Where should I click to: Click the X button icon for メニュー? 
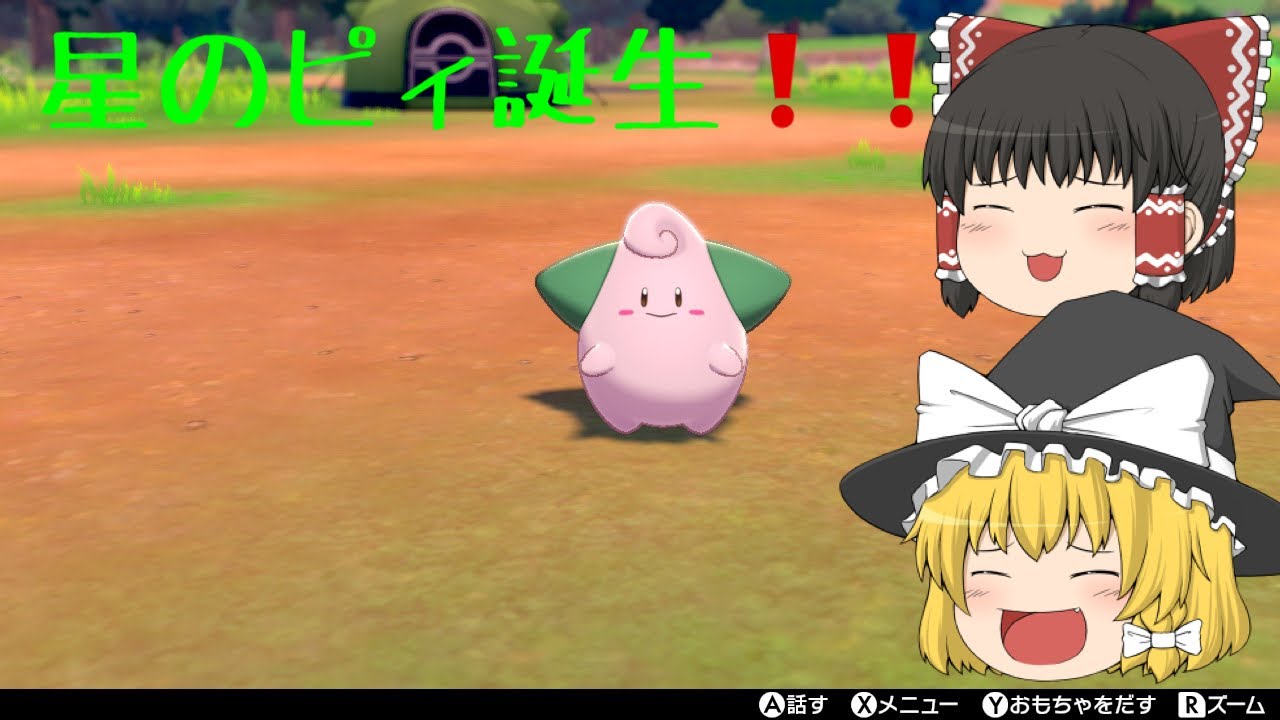coord(866,705)
